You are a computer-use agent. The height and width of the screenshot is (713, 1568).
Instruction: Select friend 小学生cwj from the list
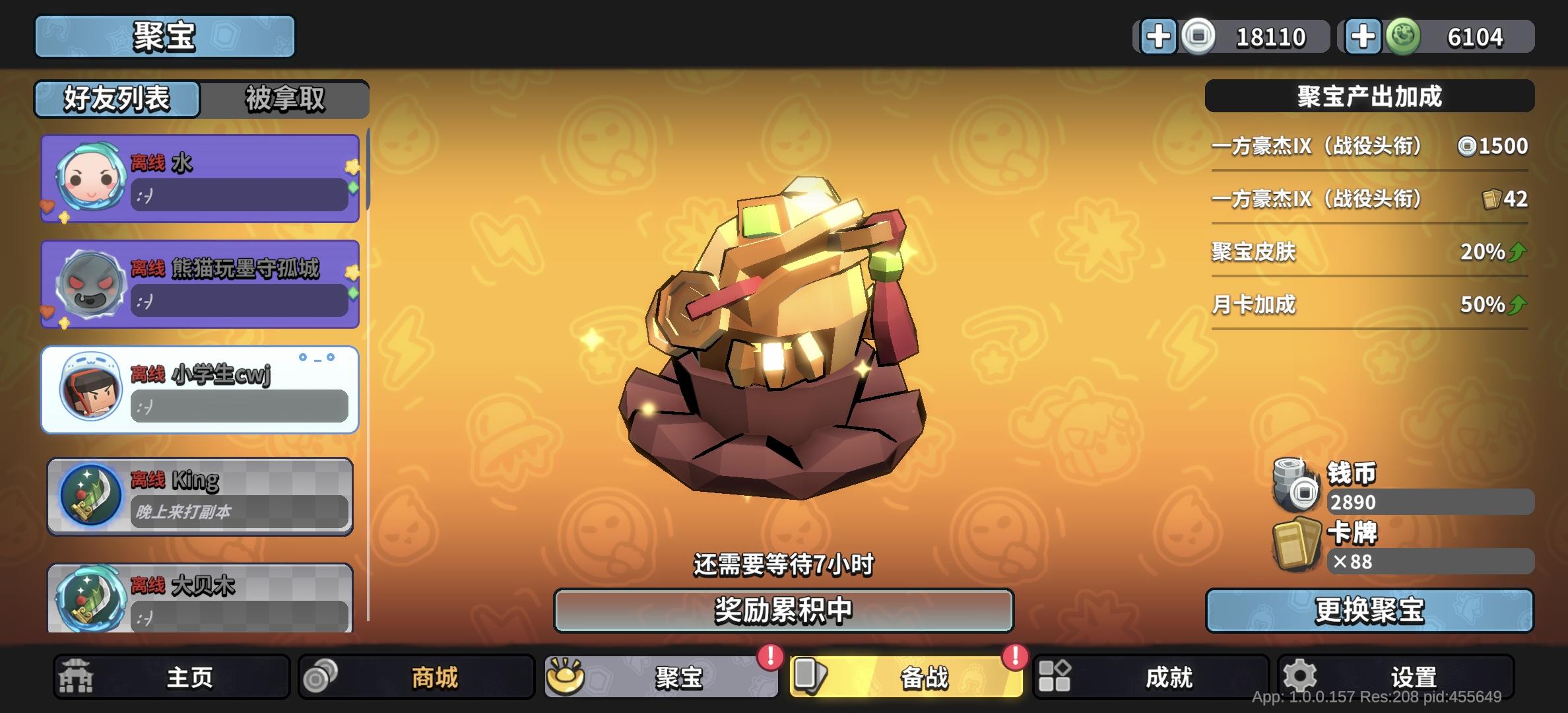[x=198, y=390]
